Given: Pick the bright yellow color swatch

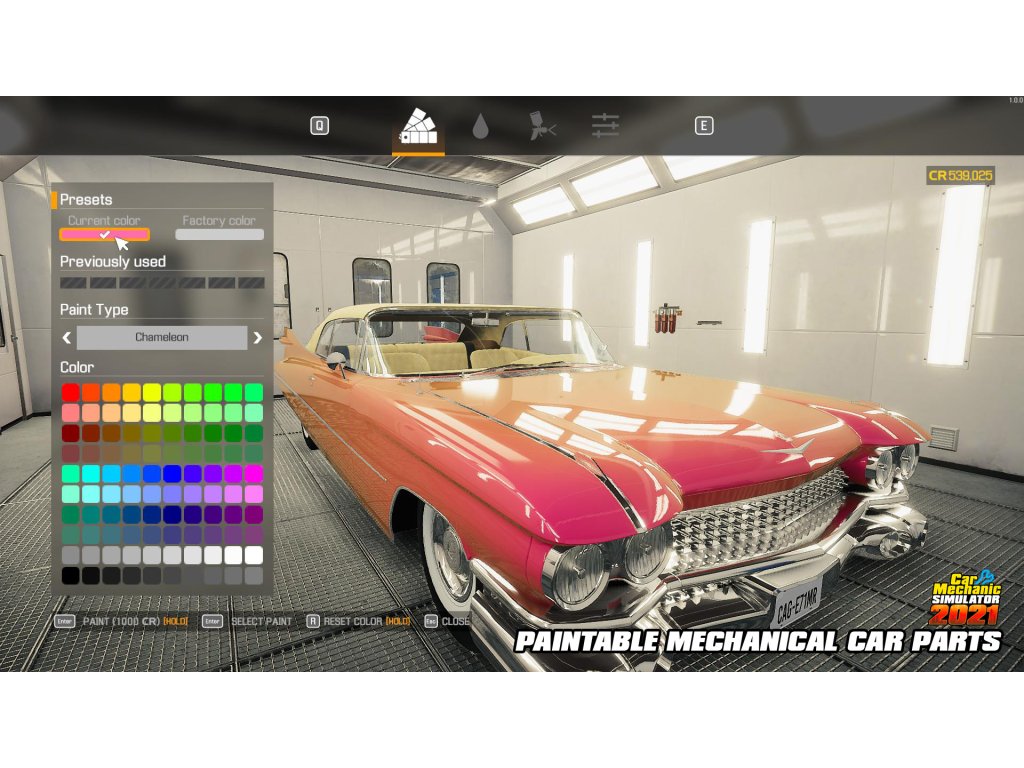Looking at the screenshot, I should (x=151, y=392).
